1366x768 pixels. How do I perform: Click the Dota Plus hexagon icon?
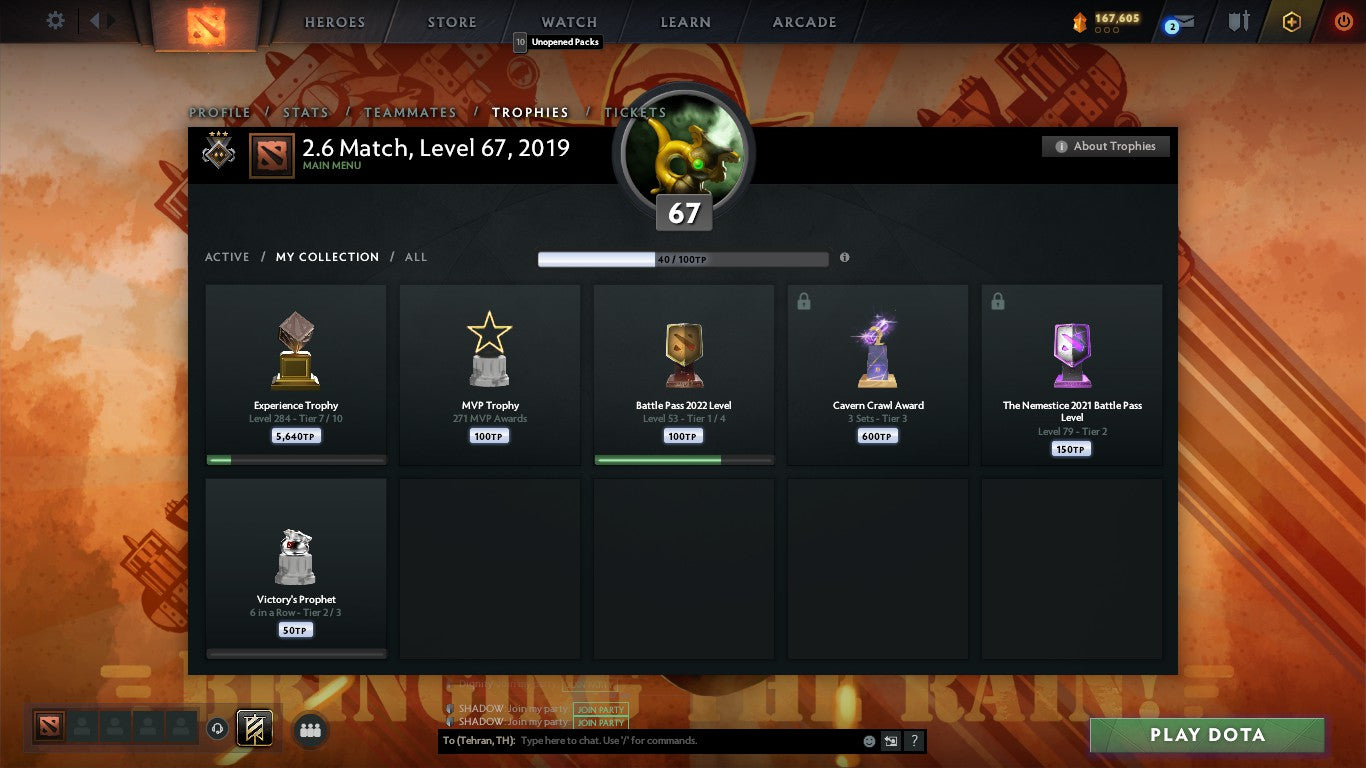tap(1289, 20)
